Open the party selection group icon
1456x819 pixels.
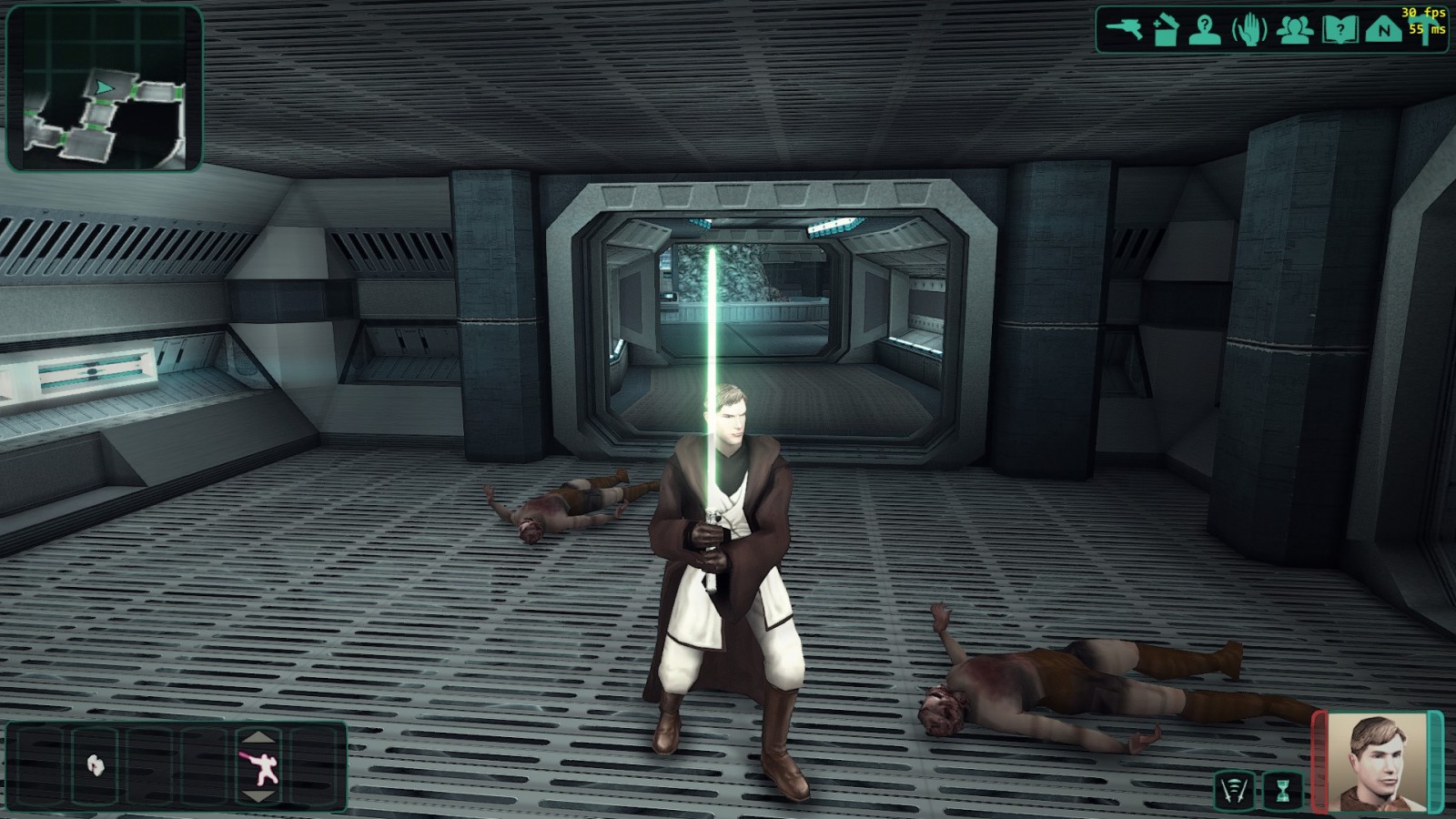(x=1294, y=30)
